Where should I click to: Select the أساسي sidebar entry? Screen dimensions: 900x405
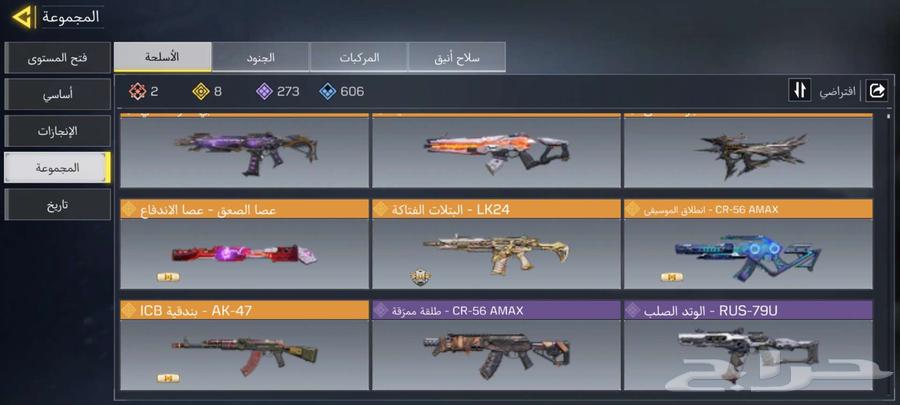click(x=58, y=93)
